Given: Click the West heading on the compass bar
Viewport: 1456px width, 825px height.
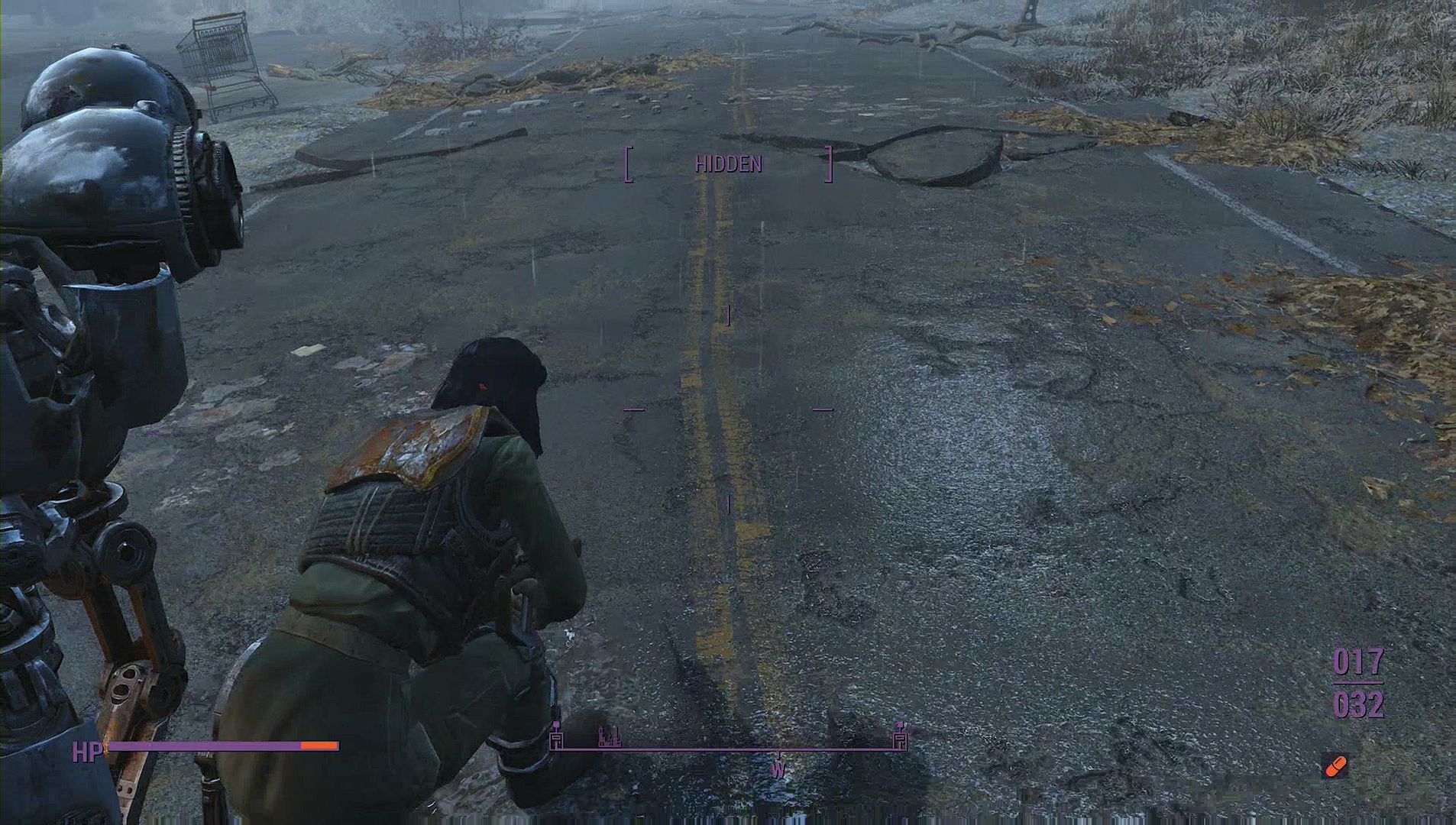Looking at the screenshot, I should 778,769.
